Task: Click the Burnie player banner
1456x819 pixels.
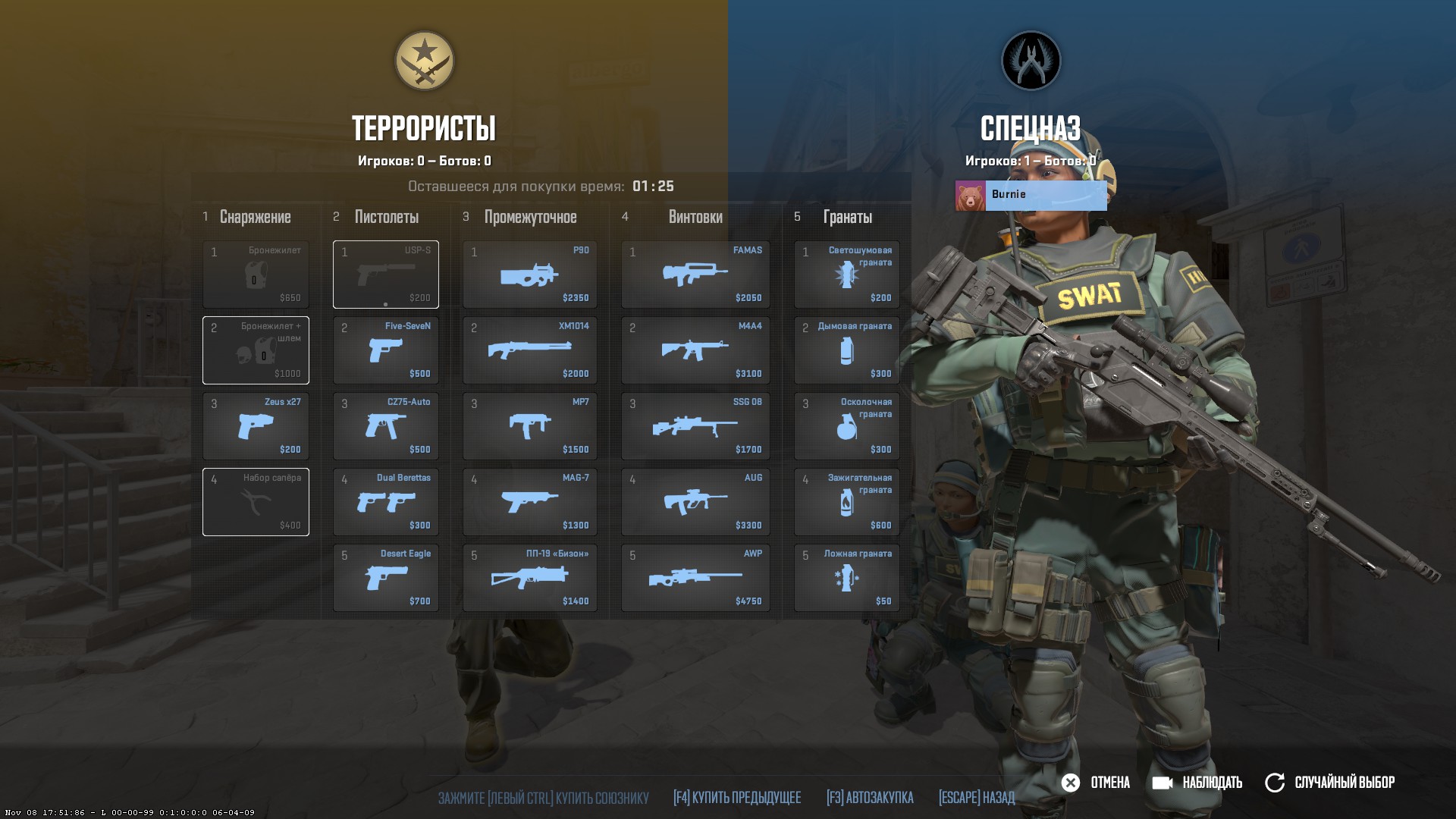Action: coord(1031,195)
